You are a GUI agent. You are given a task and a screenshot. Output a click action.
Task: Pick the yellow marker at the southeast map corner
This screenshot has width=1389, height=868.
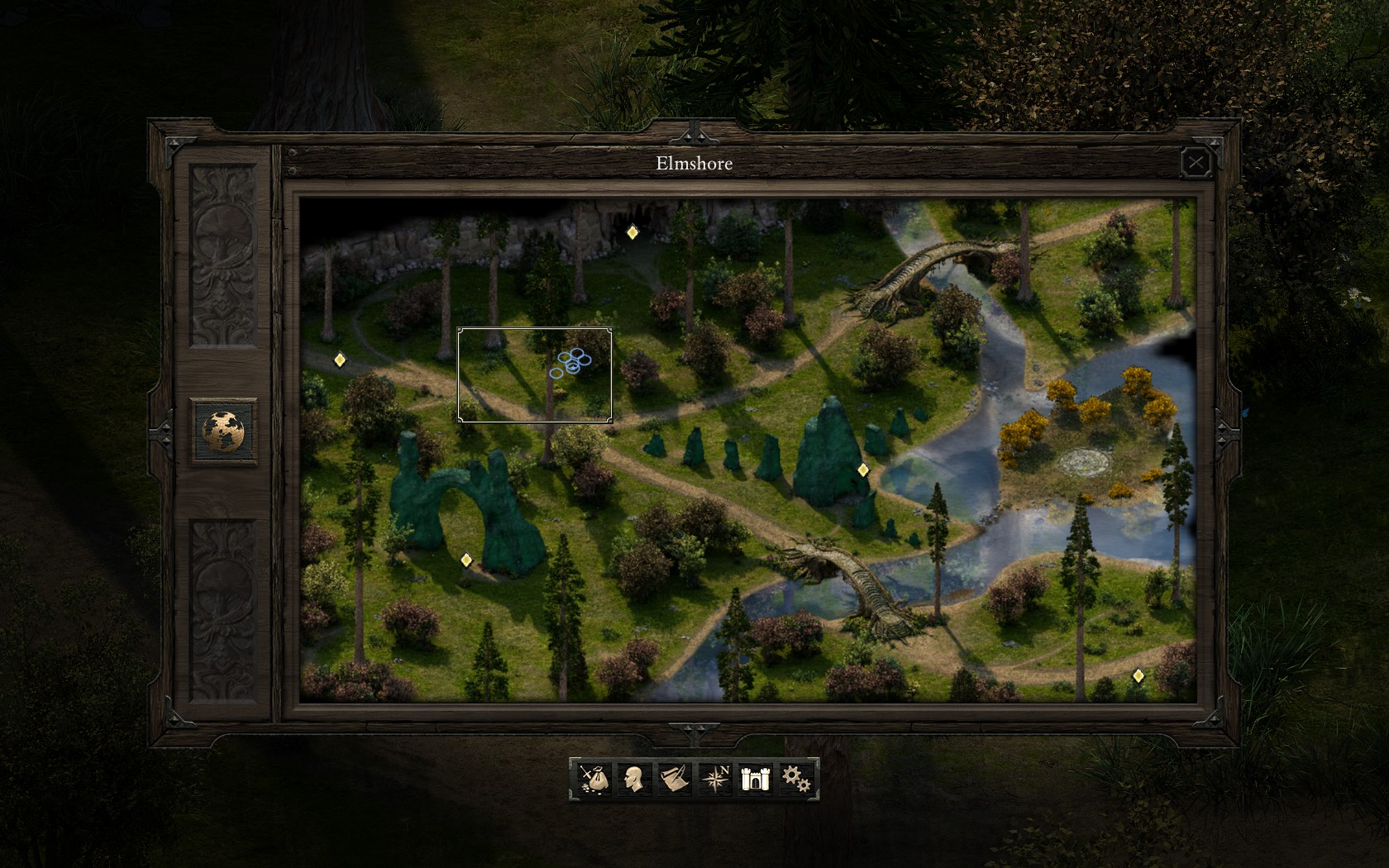tap(1138, 675)
